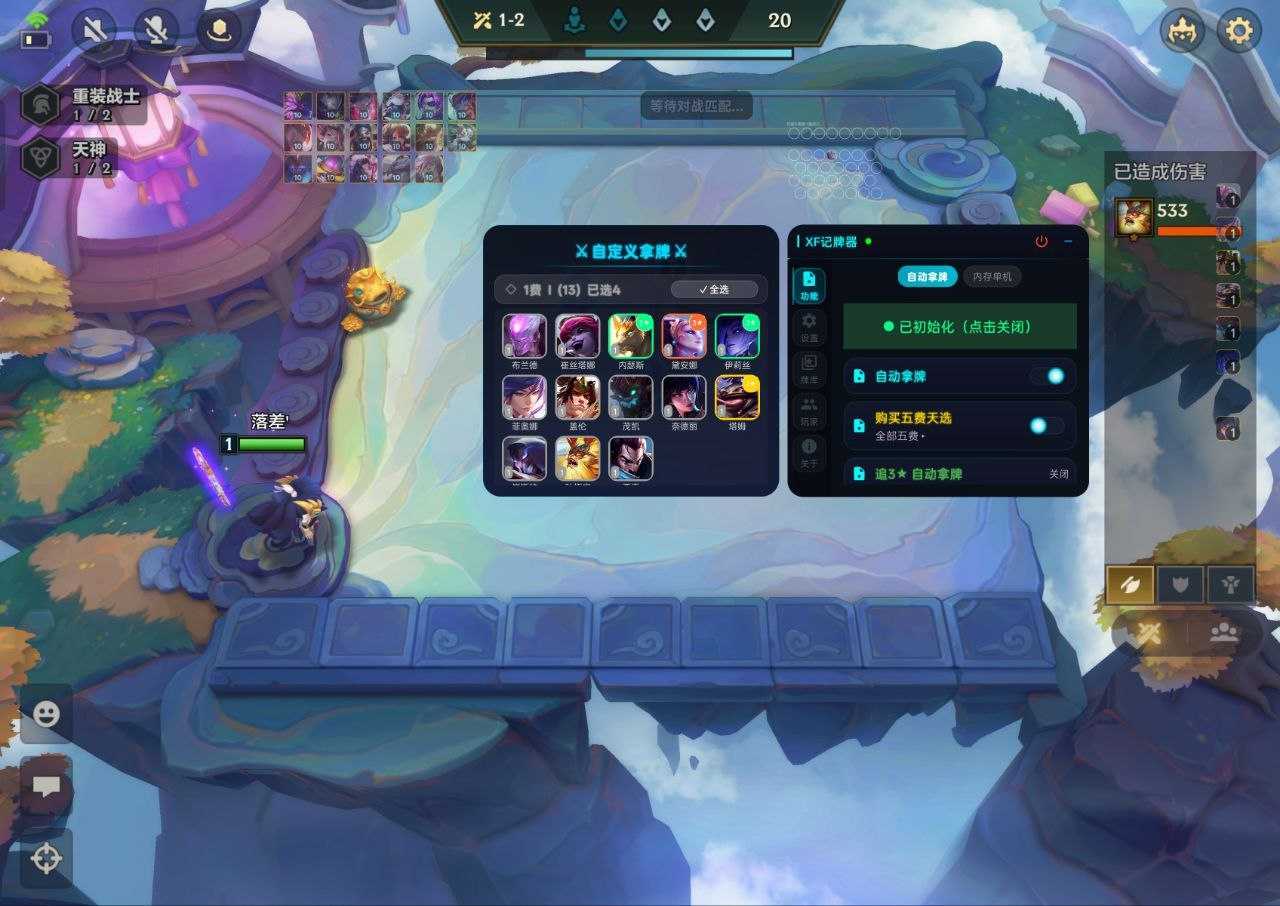Click the 全选 select-all button
The image size is (1280, 906).
click(x=714, y=290)
